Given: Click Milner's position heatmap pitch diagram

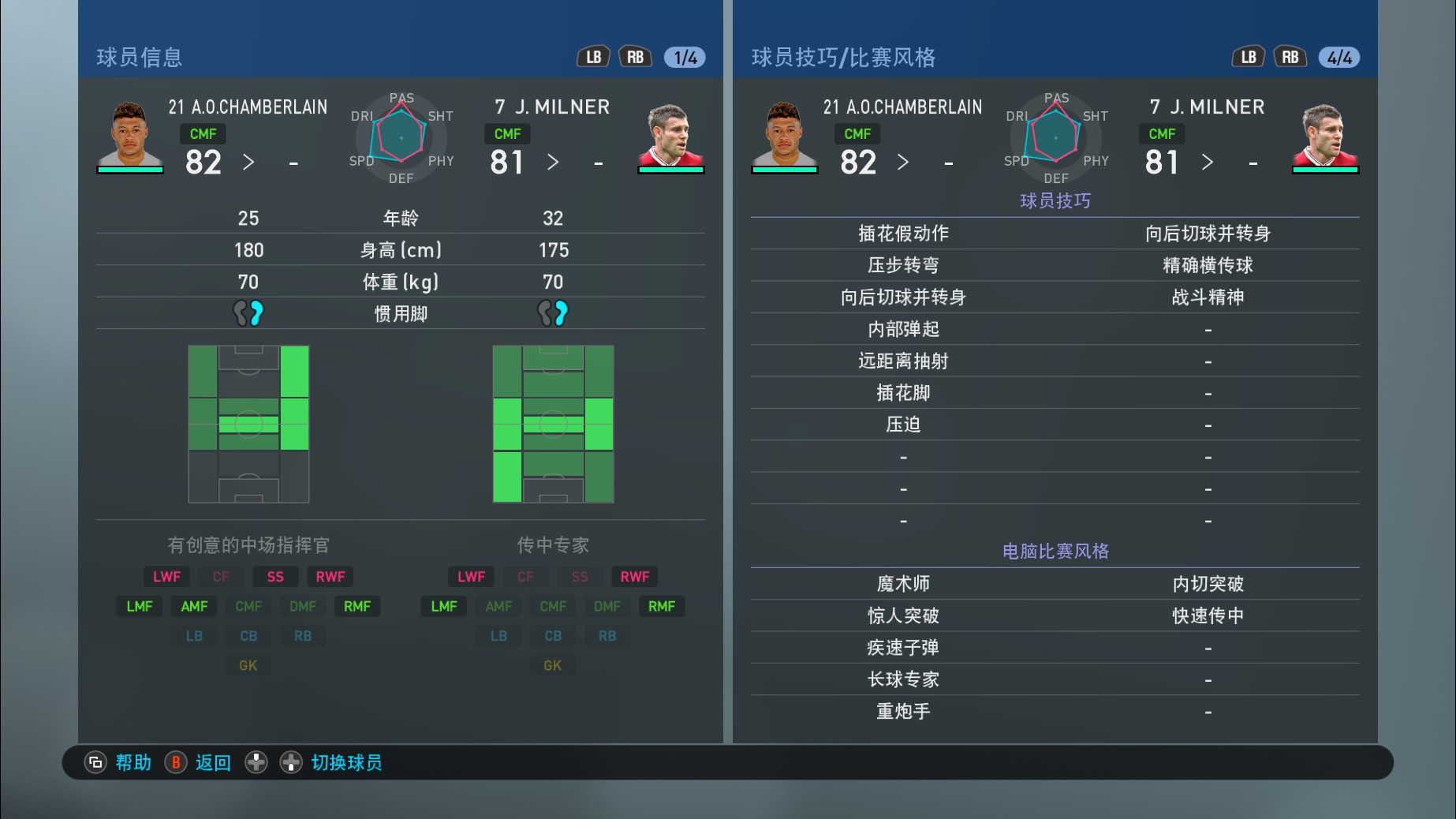Looking at the screenshot, I should pos(552,424).
